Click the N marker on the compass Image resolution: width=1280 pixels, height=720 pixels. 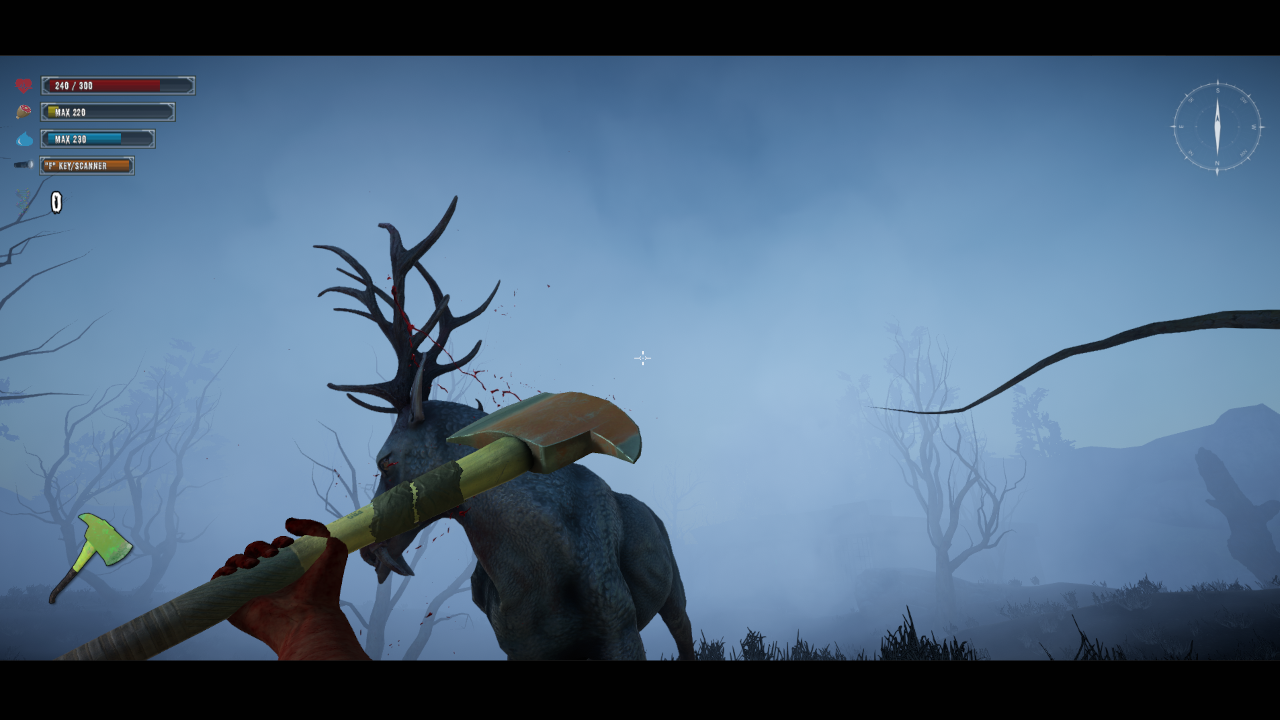coord(1218,162)
